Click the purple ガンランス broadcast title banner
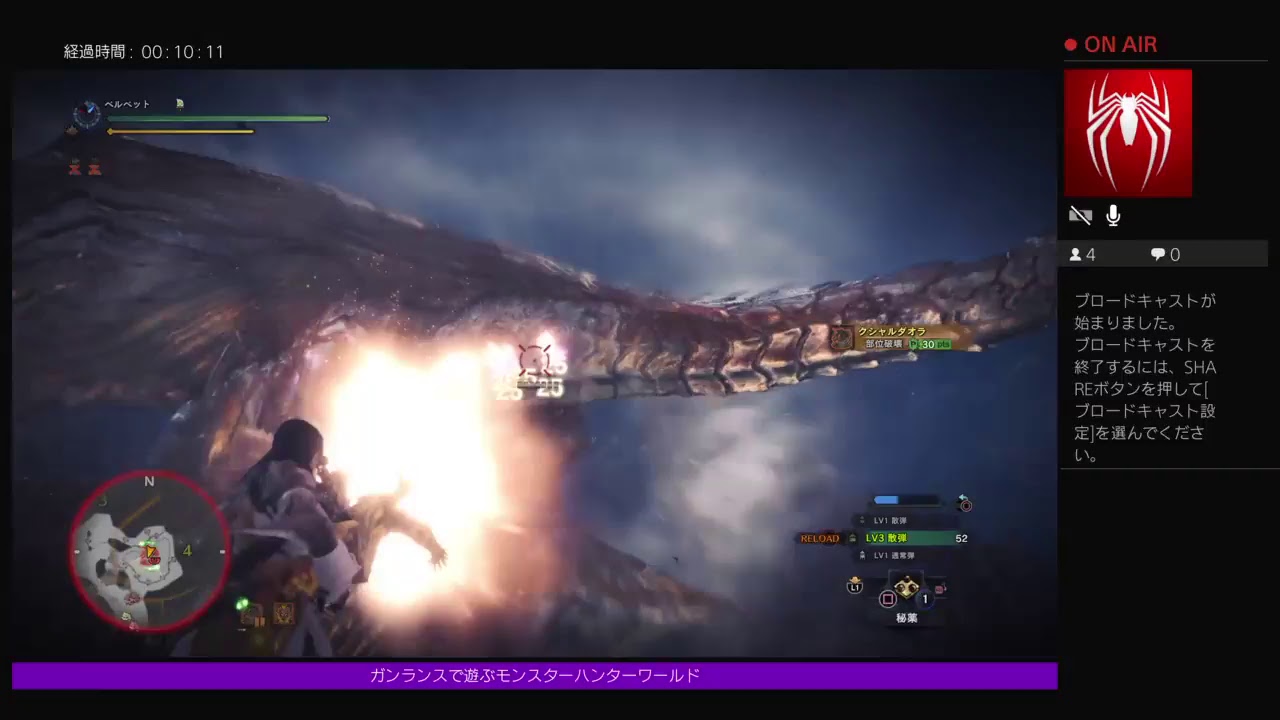Viewport: 1280px width, 720px height. 534,676
